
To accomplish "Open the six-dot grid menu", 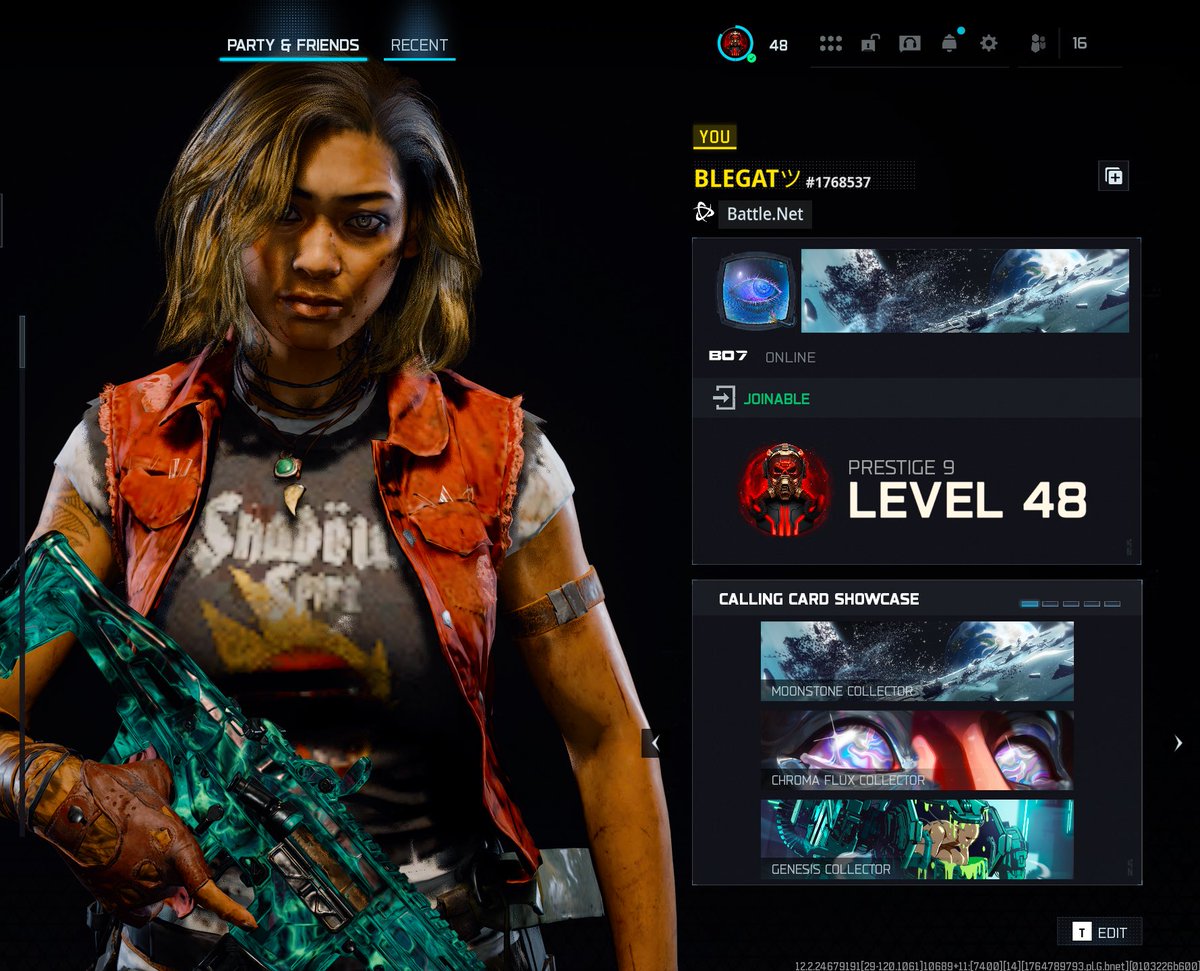I will click(x=831, y=44).
